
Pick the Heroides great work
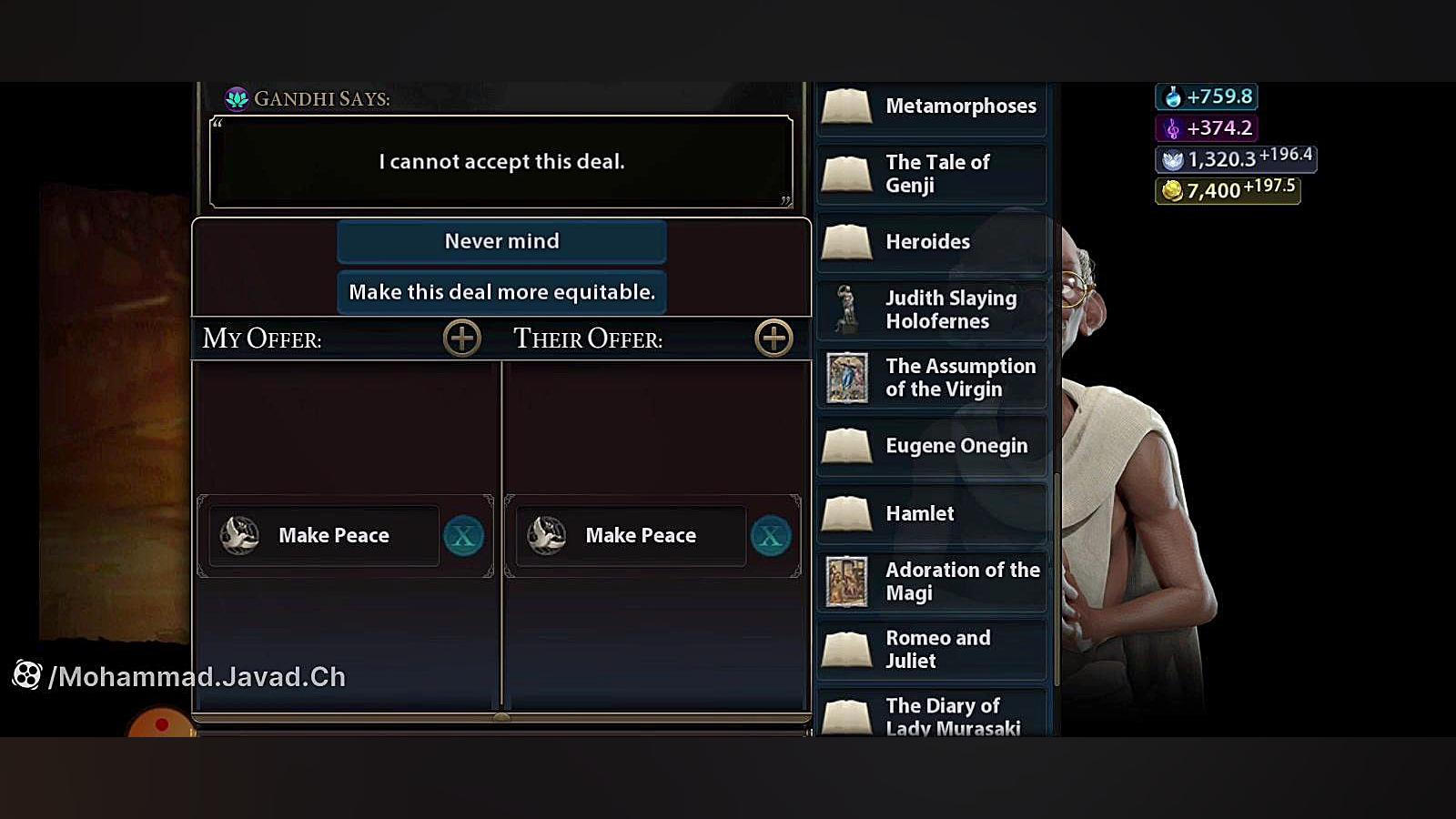click(932, 242)
